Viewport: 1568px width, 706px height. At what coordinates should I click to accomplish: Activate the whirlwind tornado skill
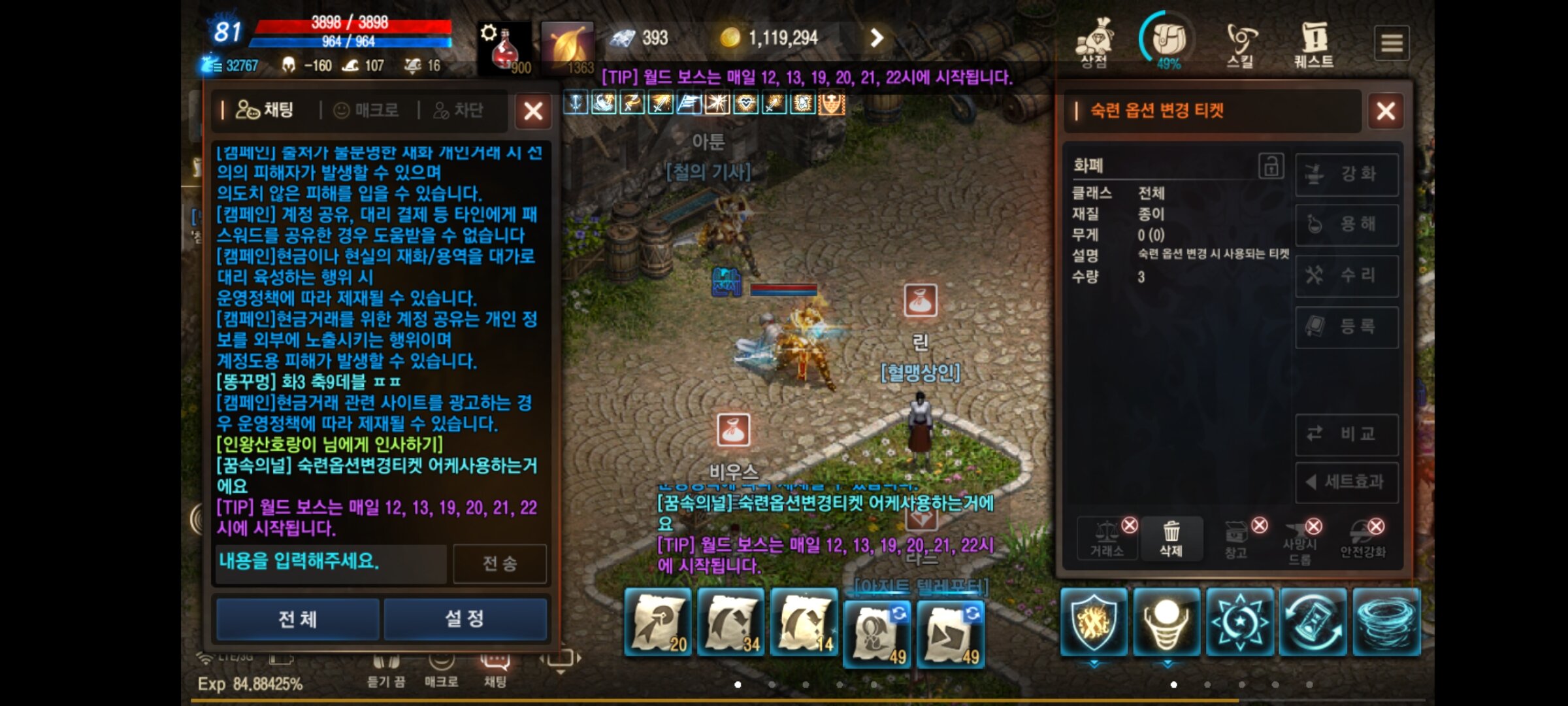pyautogui.click(x=1386, y=621)
